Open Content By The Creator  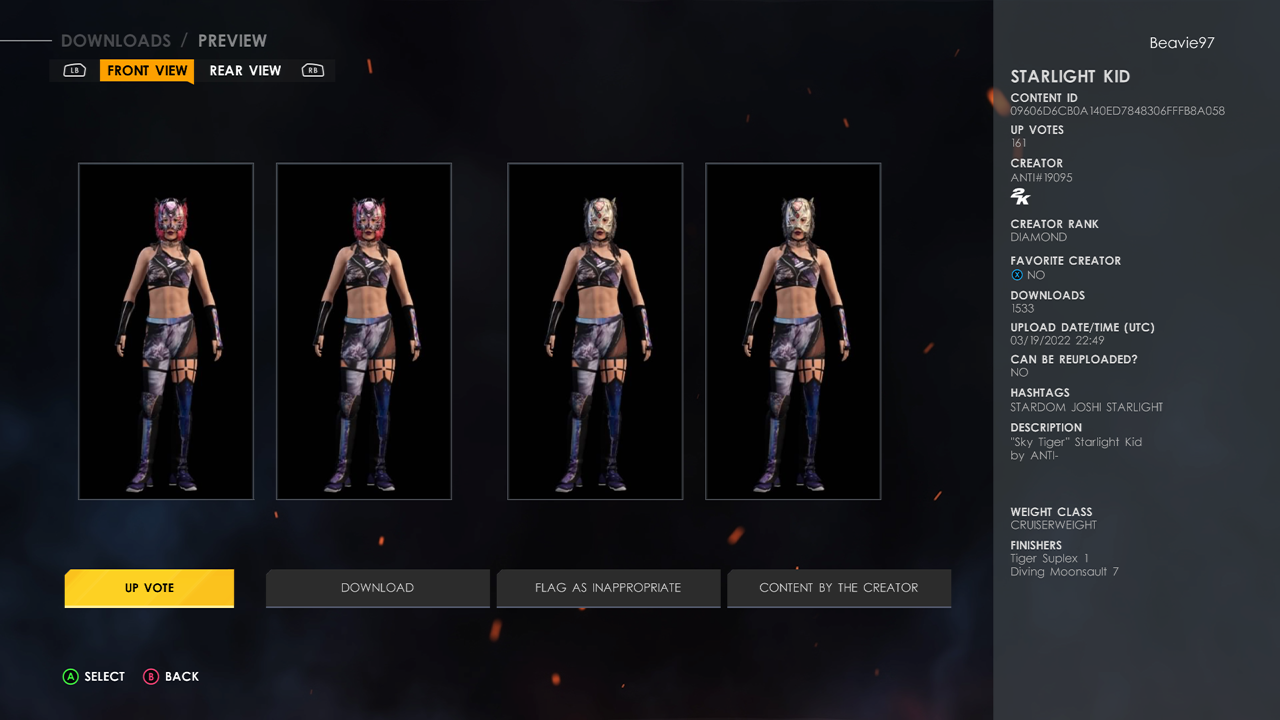(838, 588)
